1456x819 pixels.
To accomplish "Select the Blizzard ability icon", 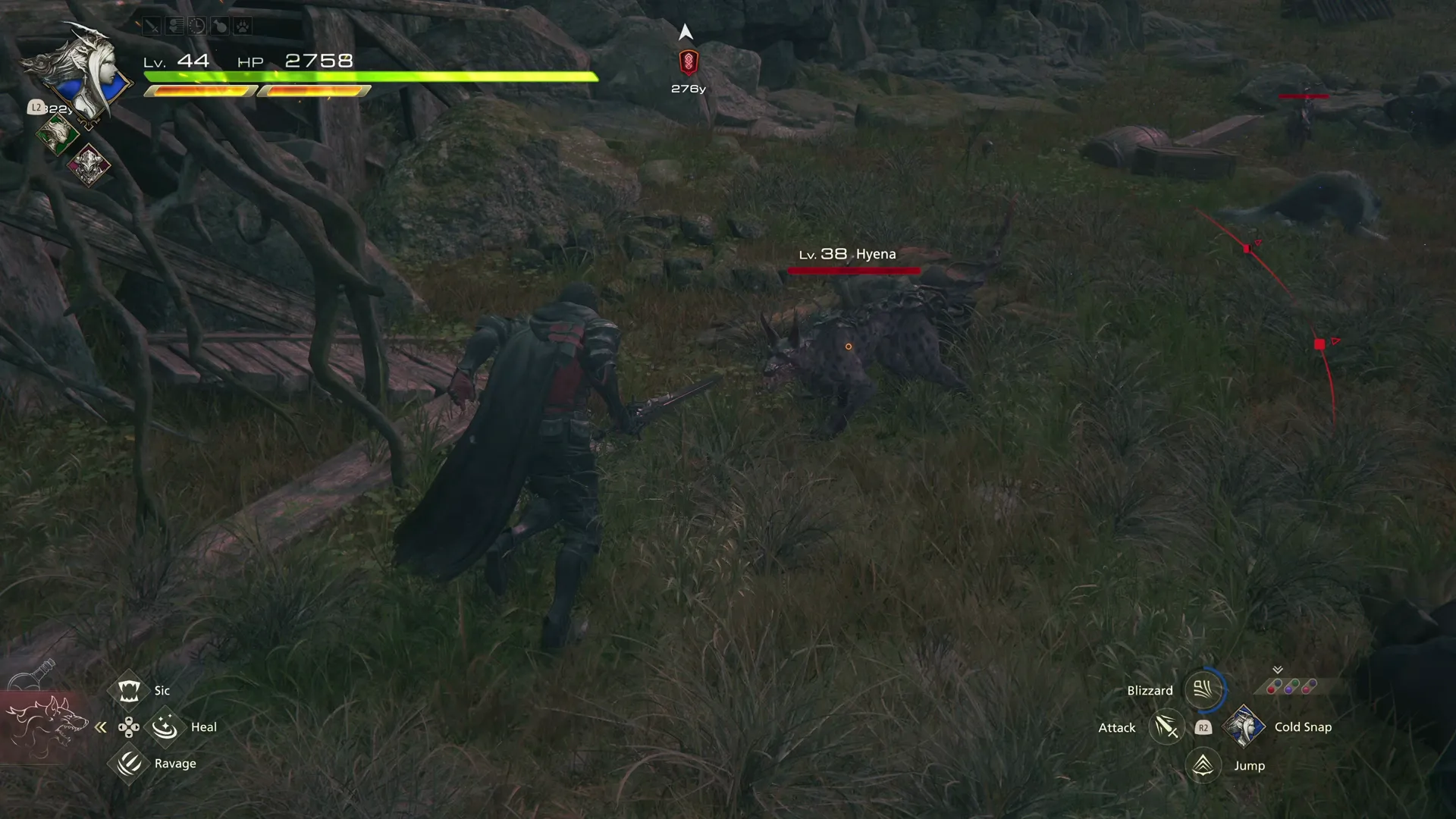I will click(1203, 690).
